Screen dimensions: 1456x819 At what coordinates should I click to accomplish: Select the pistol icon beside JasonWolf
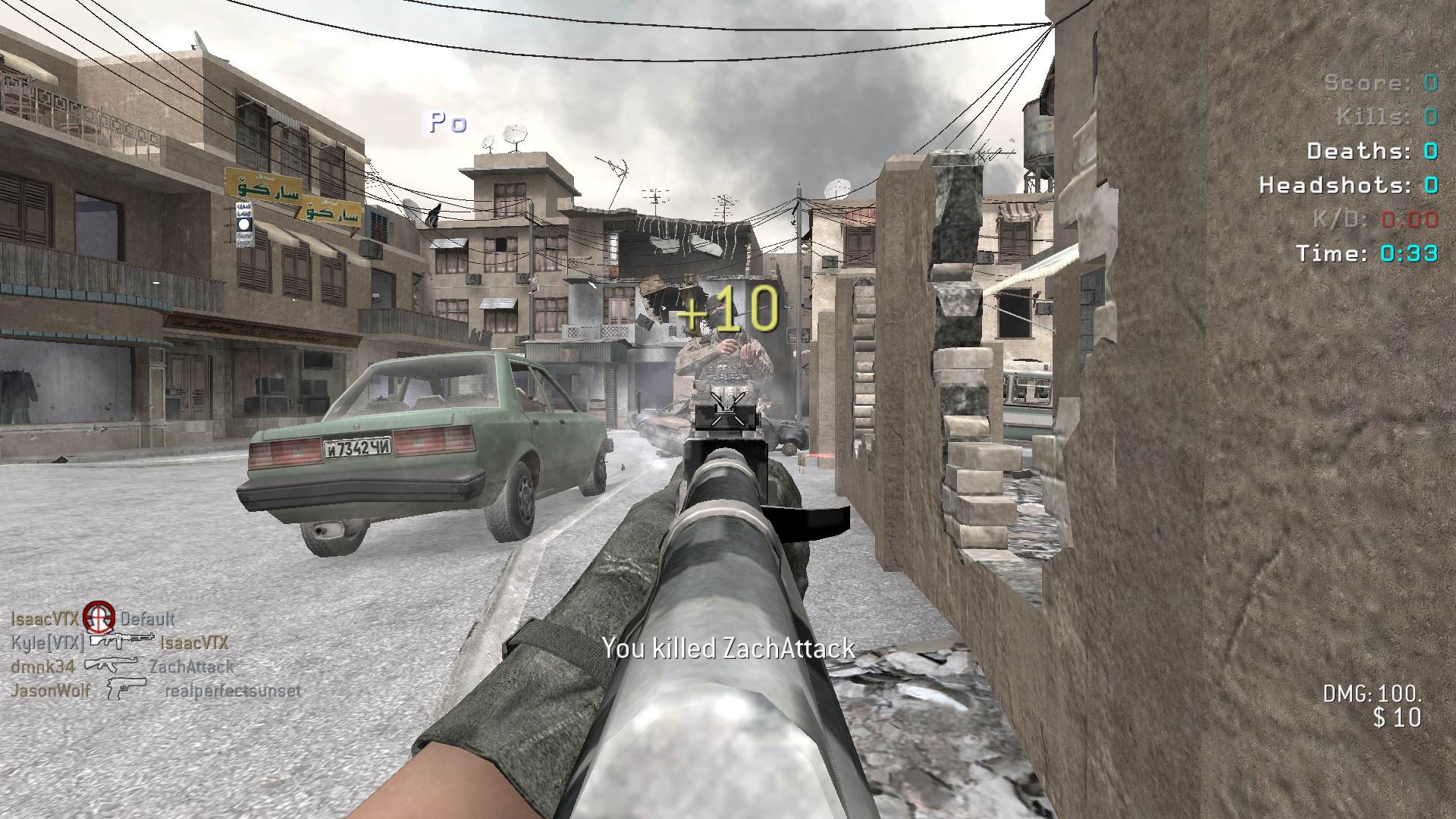coord(125,689)
